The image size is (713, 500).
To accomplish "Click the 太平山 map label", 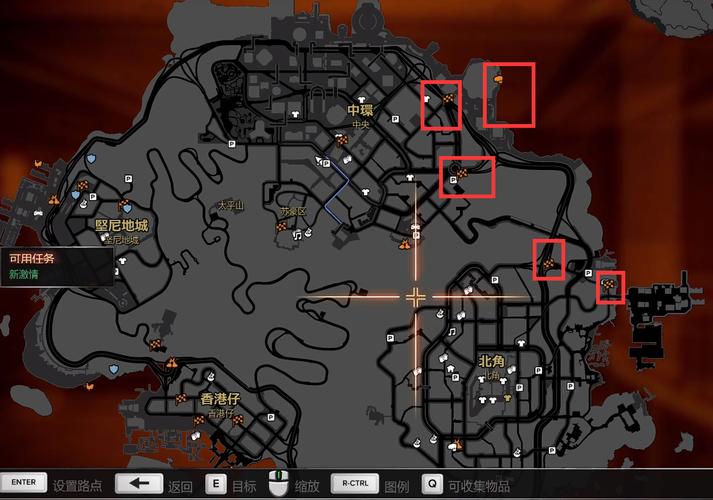I will coord(230,206).
